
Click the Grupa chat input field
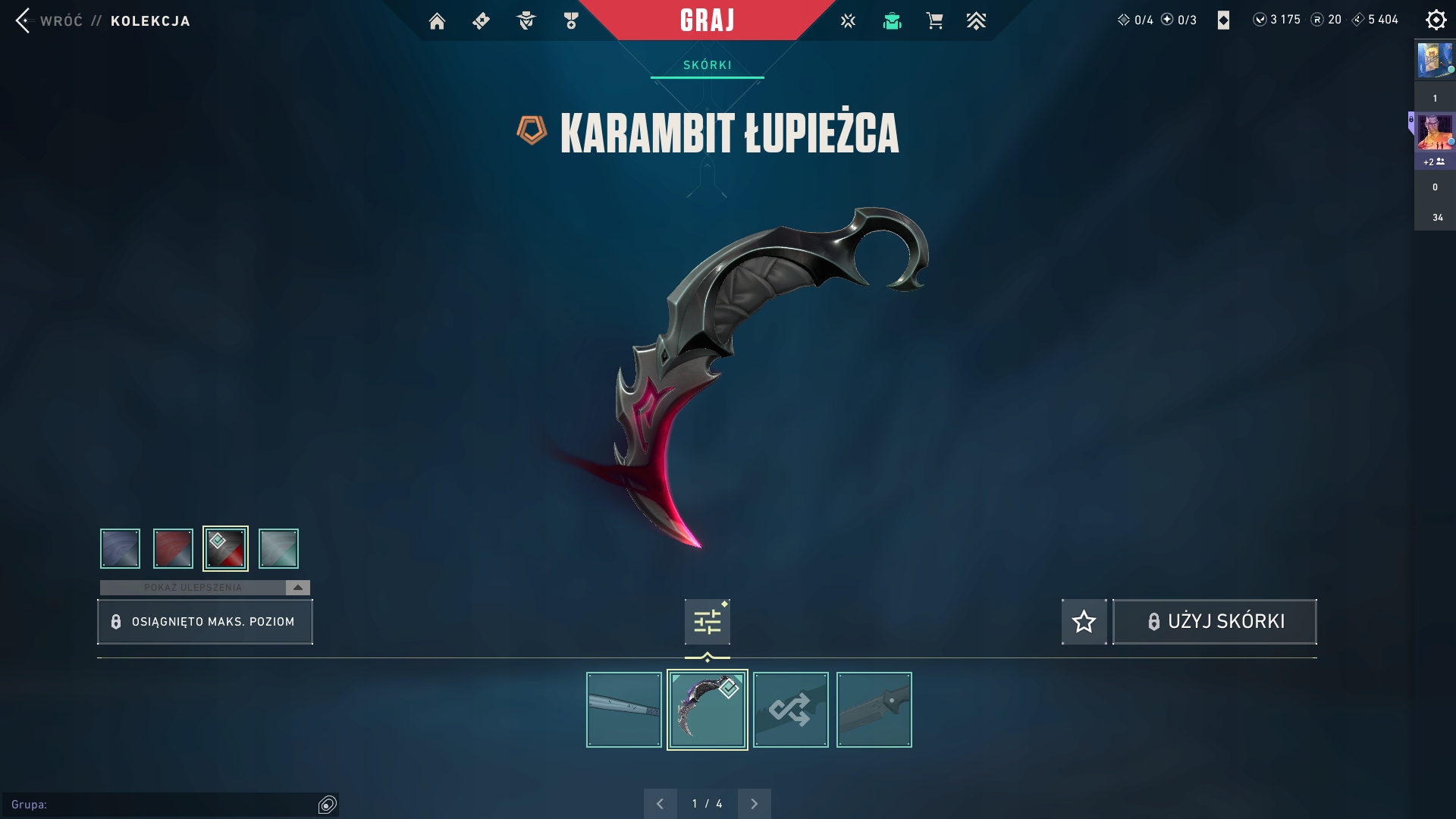click(163, 805)
